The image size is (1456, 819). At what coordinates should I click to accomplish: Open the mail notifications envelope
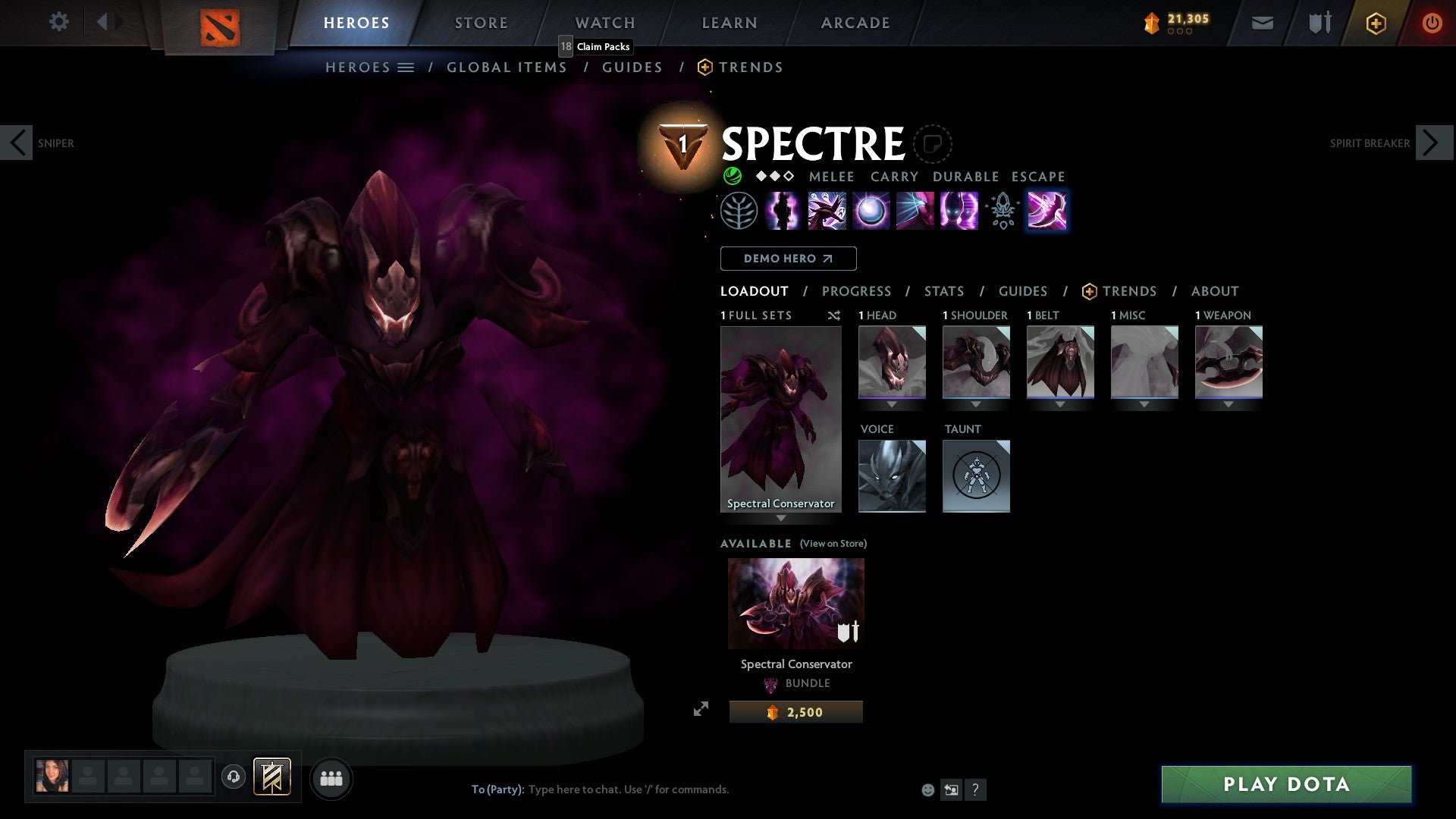[x=1262, y=23]
